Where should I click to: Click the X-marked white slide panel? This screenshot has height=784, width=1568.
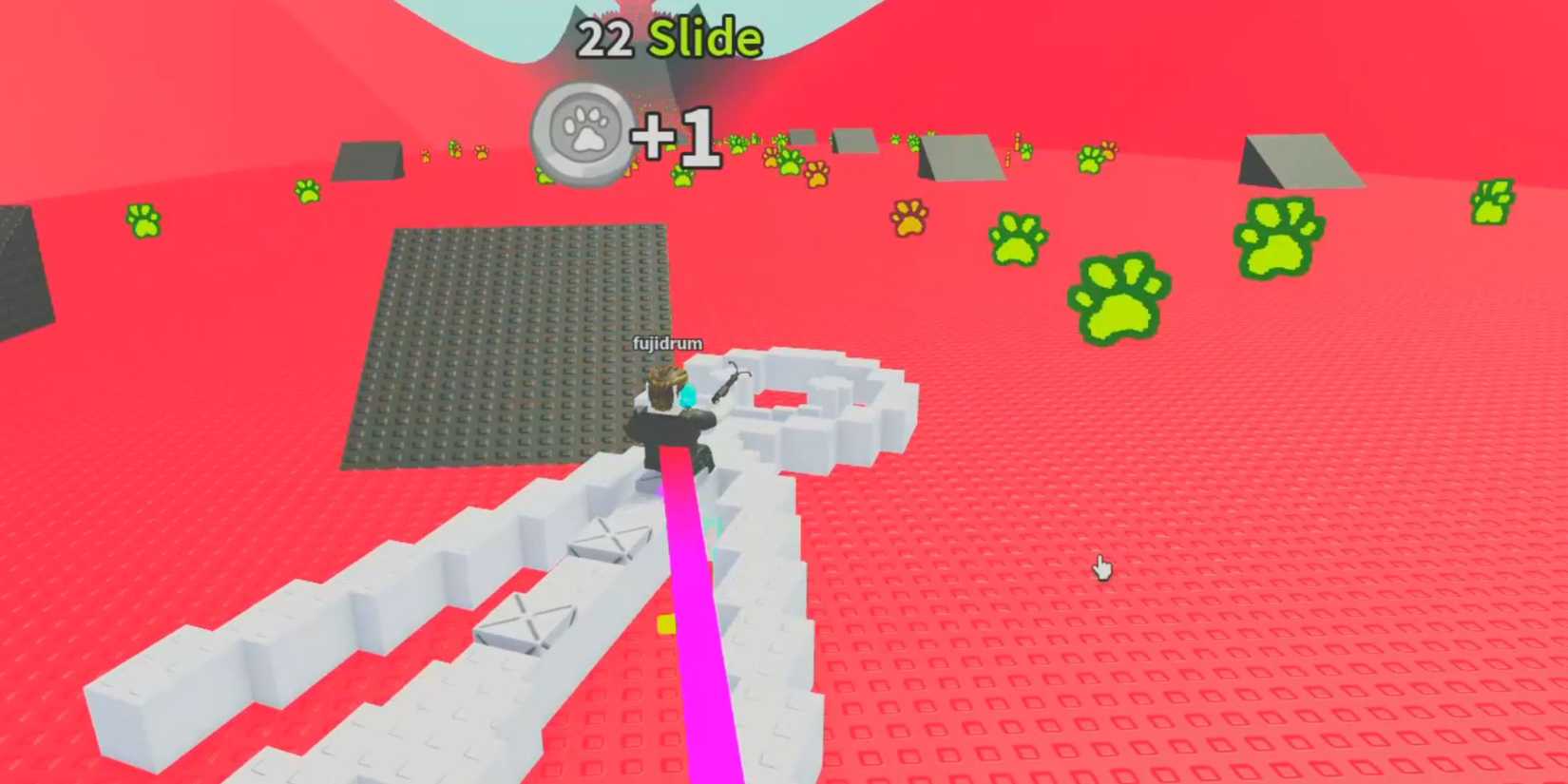click(x=613, y=544)
